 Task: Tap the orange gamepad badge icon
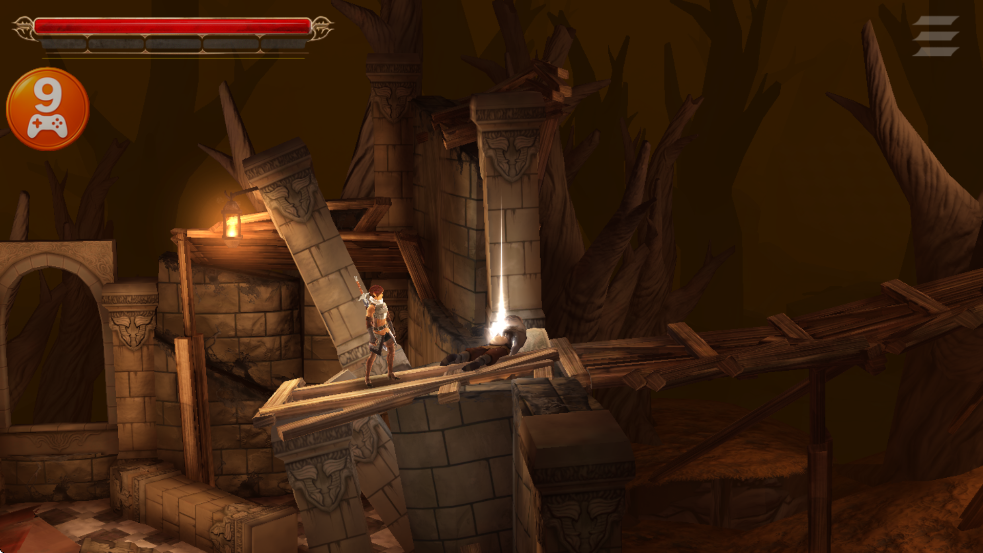[47, 109]
